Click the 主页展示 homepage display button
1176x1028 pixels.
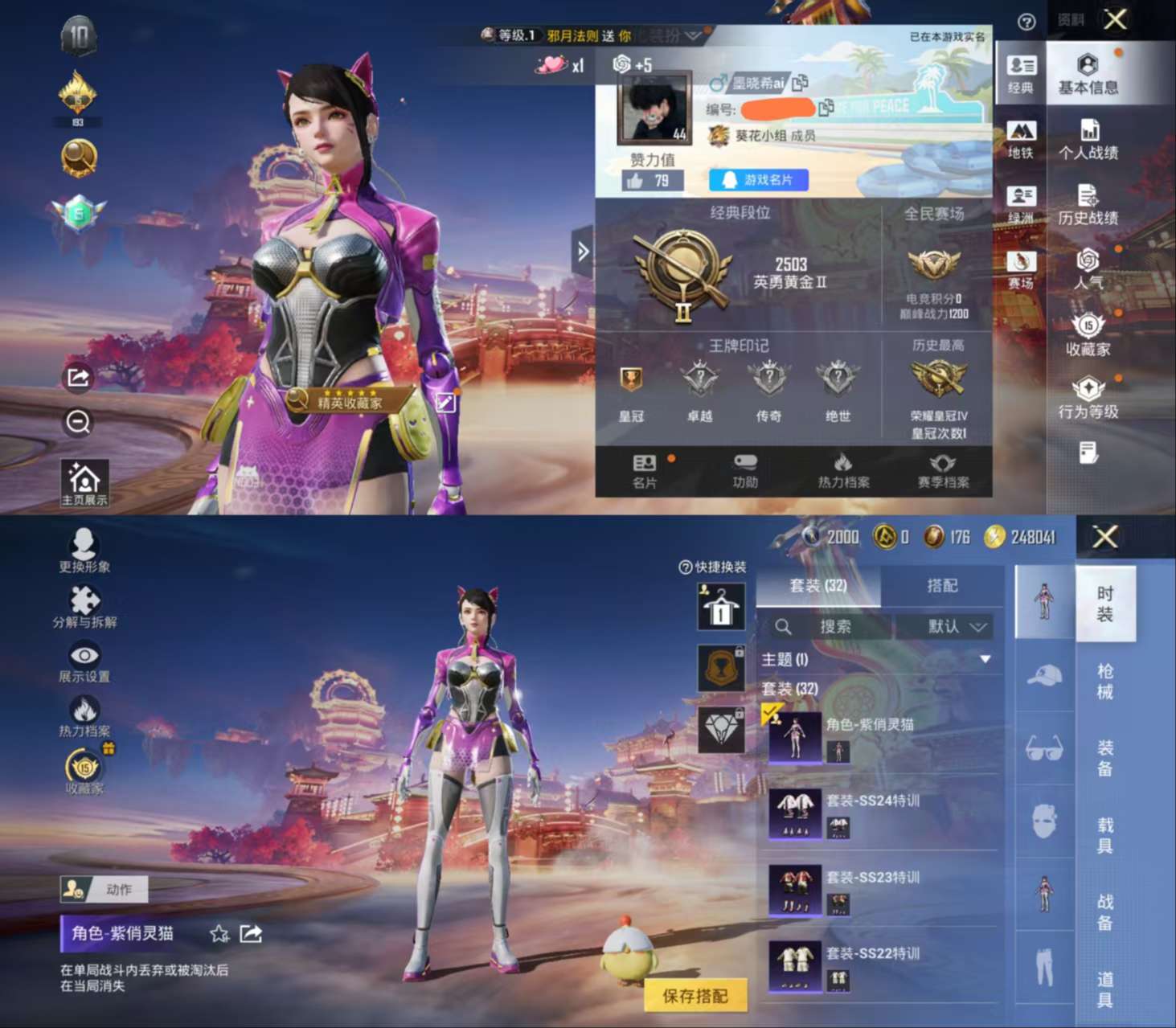[x=84, y=483]
